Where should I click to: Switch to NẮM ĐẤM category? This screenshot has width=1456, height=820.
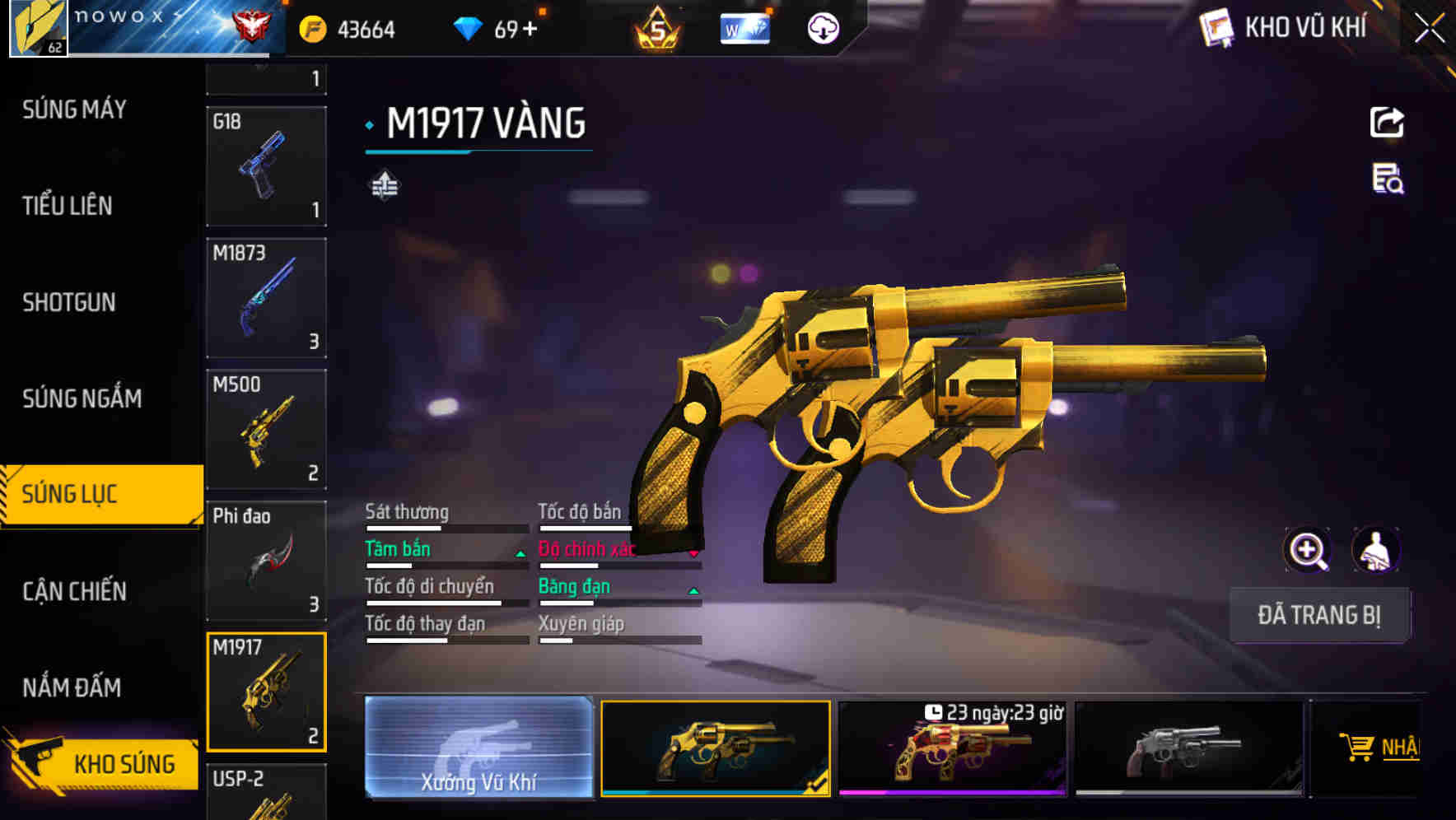click(x=72, y=687)
